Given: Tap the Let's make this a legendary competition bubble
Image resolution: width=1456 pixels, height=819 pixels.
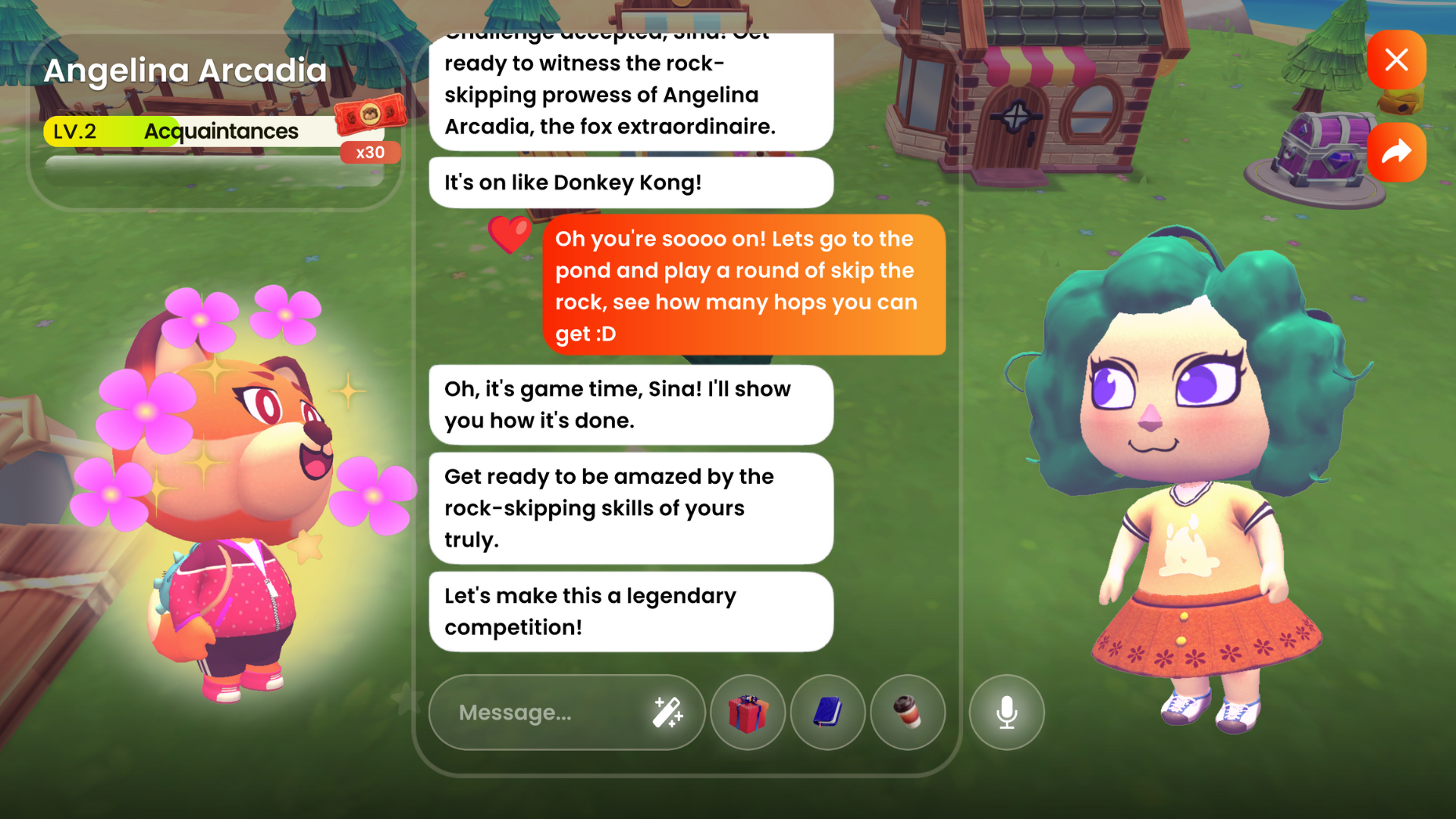Looking at the screenshot, I should point(630,611).
